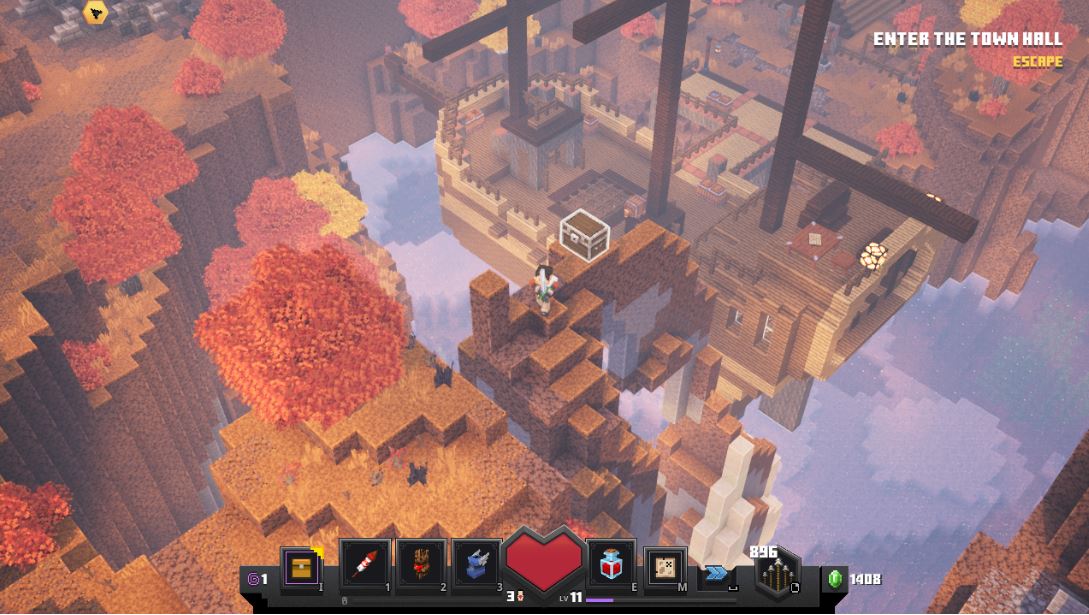Image resolution: width=1089 pixels, height=615 pixels.
Task: Select the arrow quiver ammo icon
Action: pyautogui.click(x=778, y=575)
